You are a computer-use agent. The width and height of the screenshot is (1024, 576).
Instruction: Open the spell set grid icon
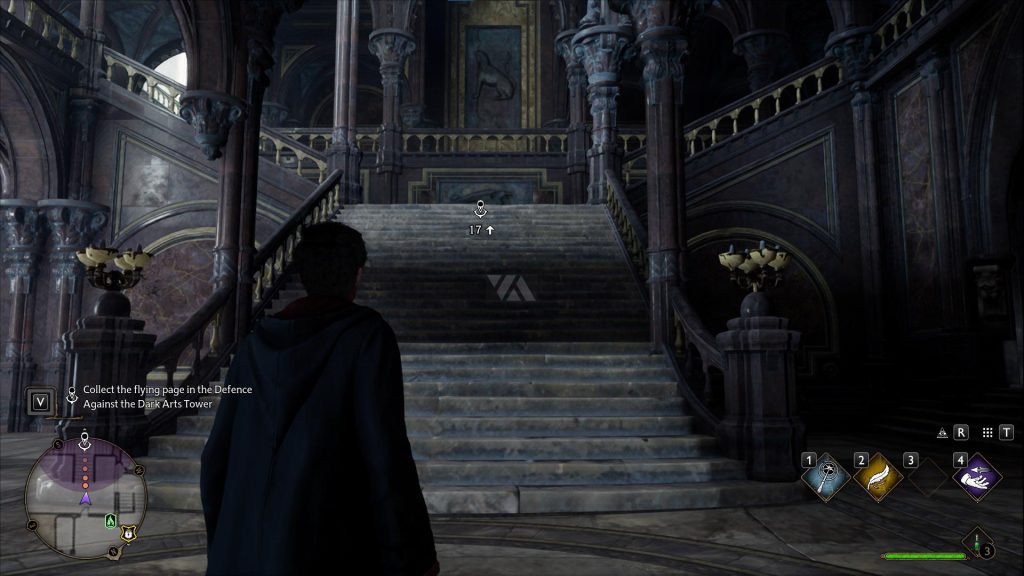pos(987,433)
